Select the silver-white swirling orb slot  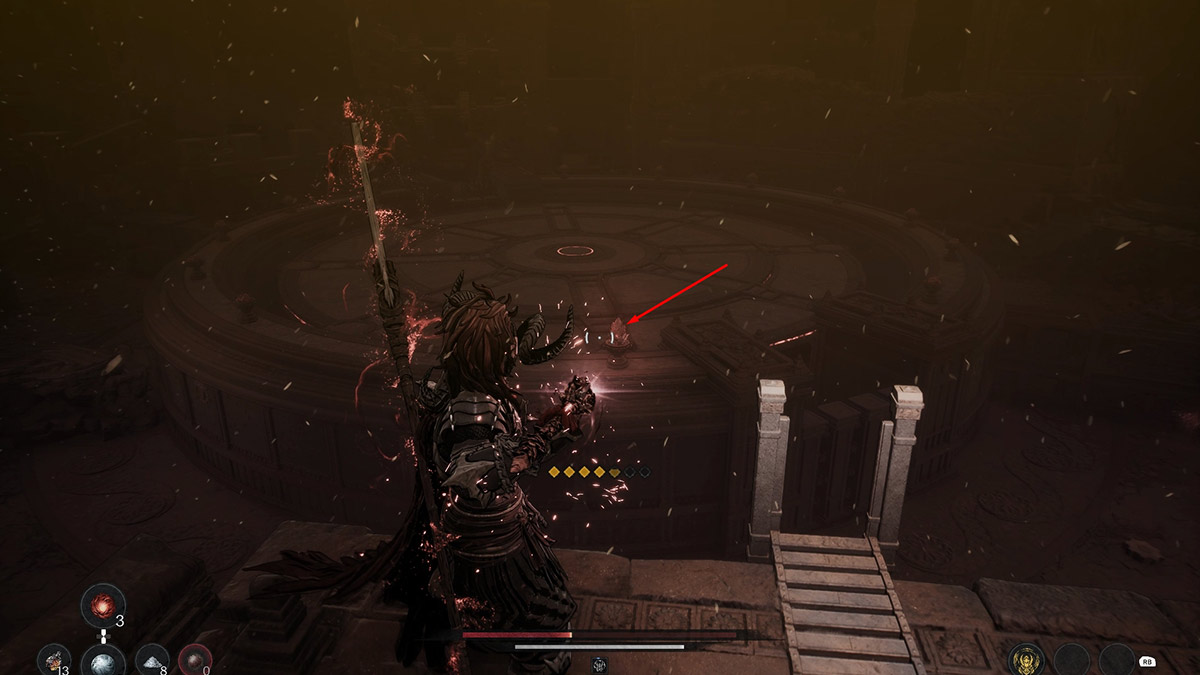103,661
